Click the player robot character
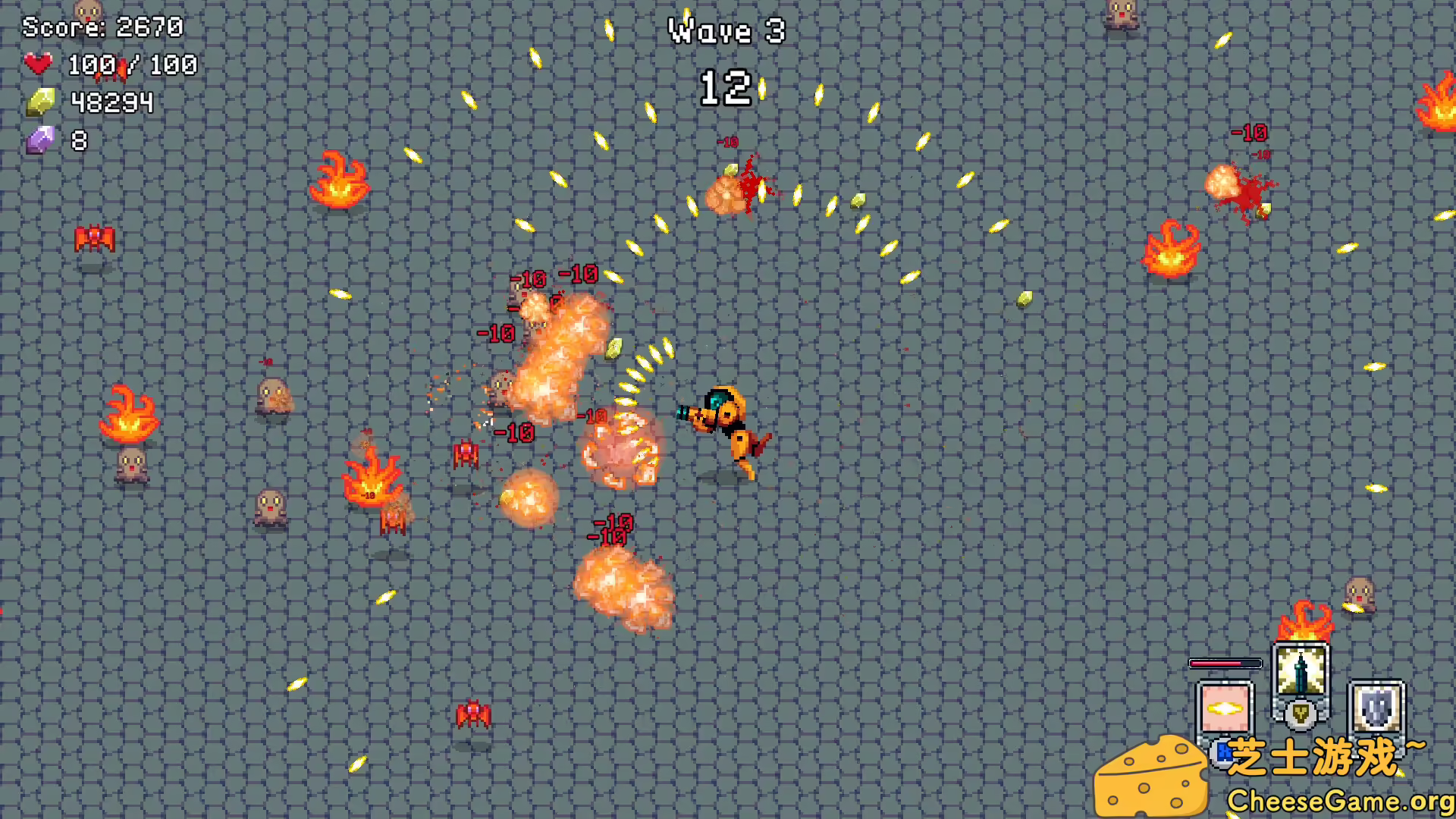 tap(728, 425)
